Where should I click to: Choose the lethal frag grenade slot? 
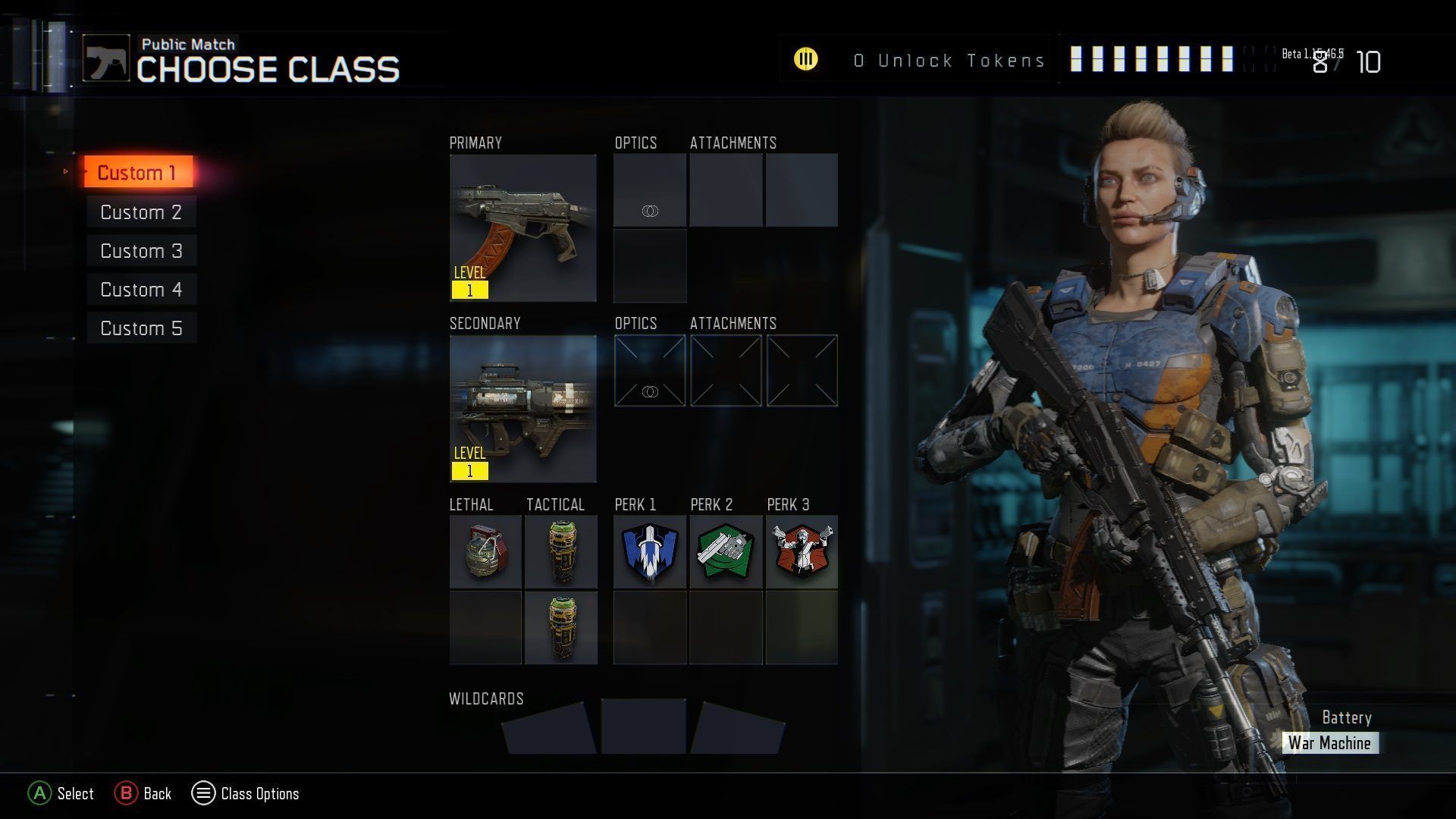tap(485, 552)
